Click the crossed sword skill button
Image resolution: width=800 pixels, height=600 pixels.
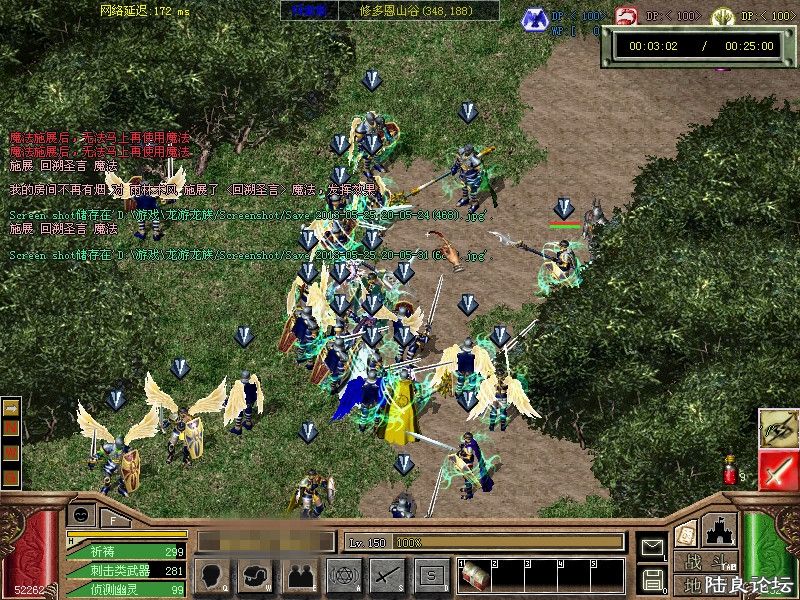(387, 575)
